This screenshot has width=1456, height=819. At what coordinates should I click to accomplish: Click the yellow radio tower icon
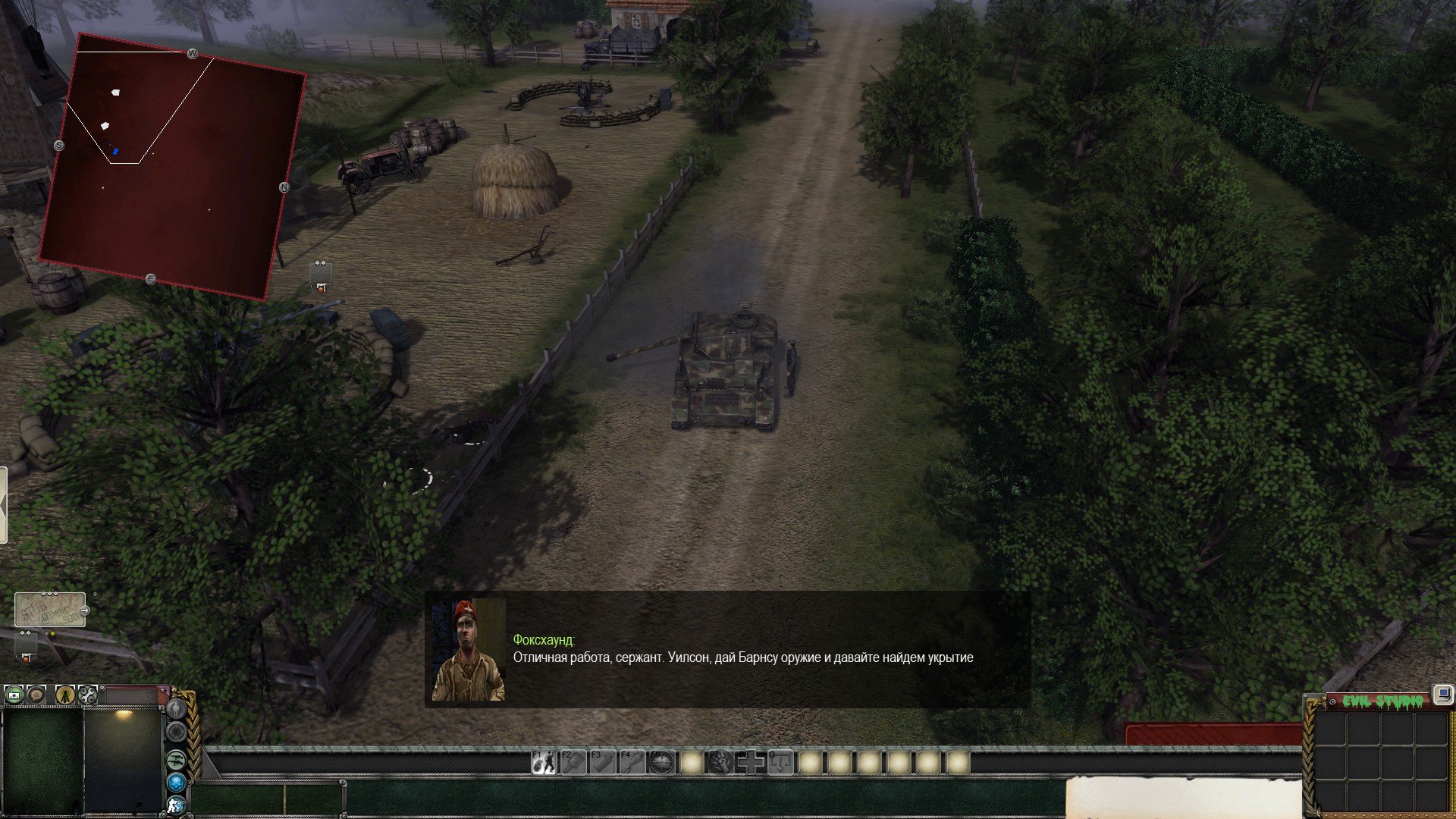click(x=65, y=694)
